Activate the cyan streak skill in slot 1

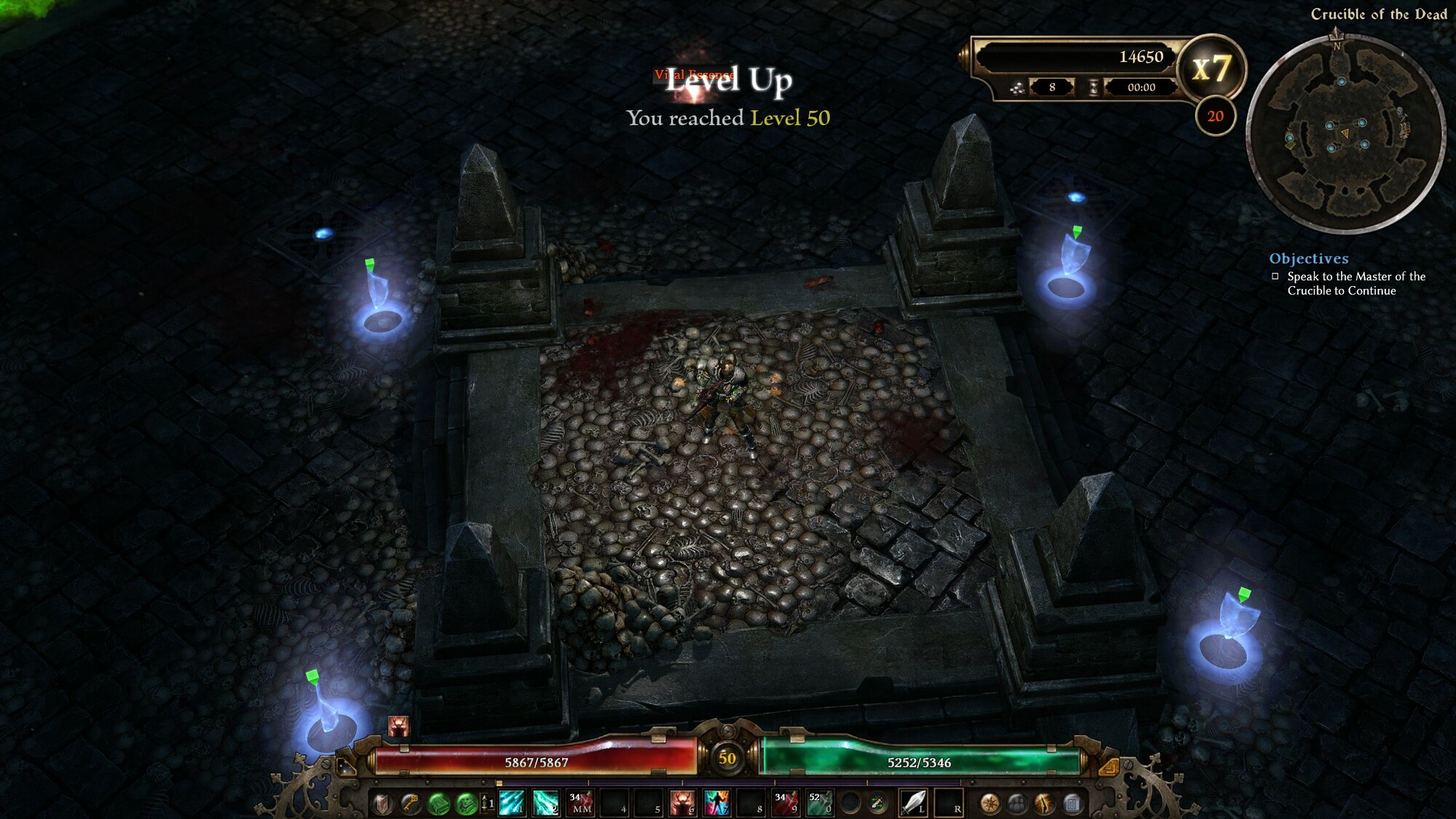(511, 803)
